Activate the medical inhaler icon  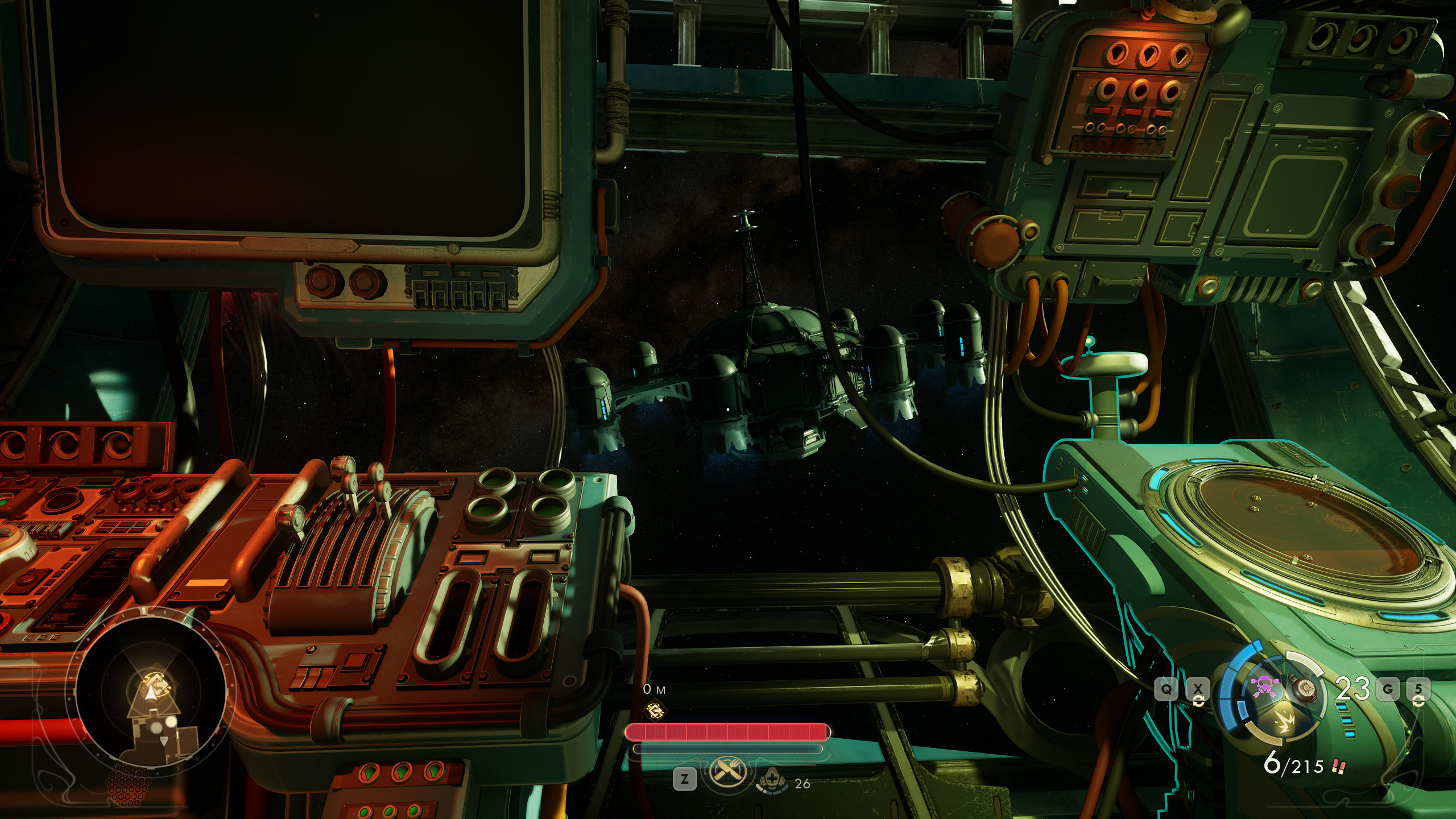point(772,781)
